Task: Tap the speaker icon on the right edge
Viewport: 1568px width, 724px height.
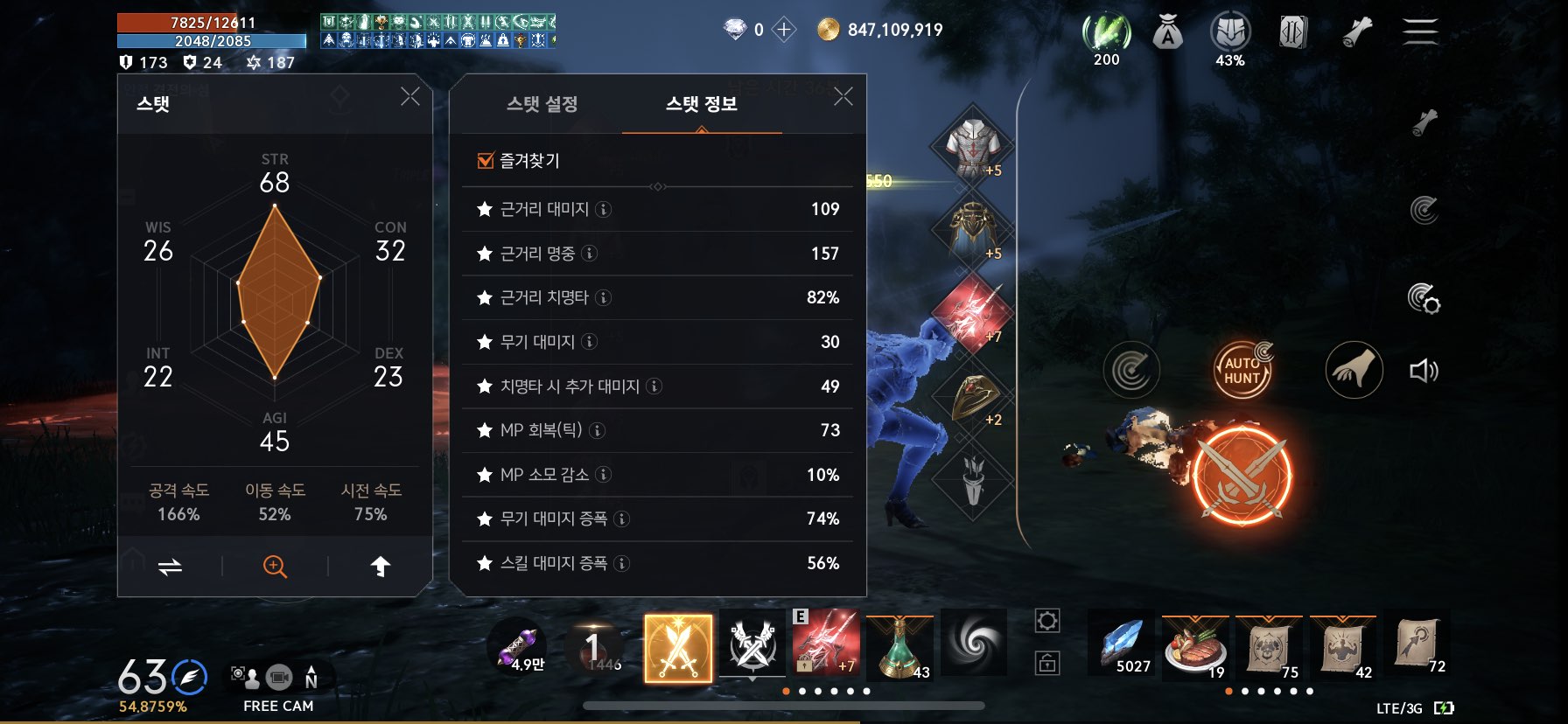Action: (x=1425, y=370)
